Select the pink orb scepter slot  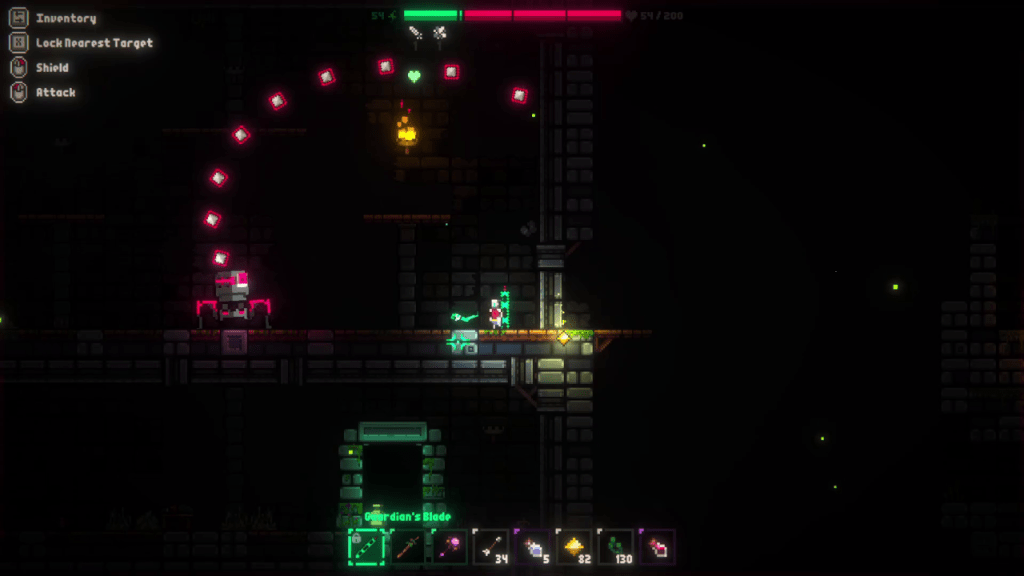coord(449,546)
